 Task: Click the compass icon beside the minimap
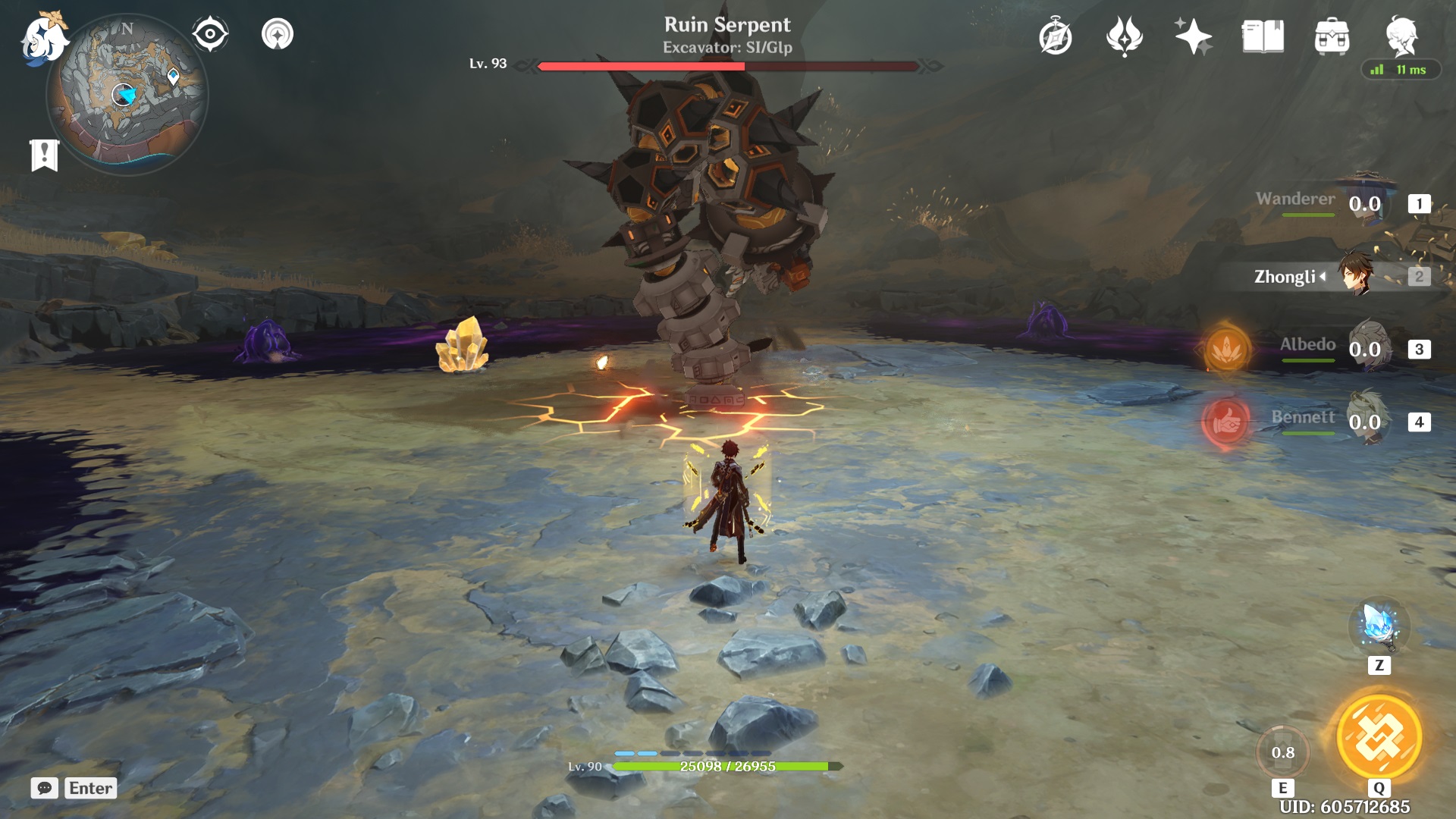tap(210, 33)
